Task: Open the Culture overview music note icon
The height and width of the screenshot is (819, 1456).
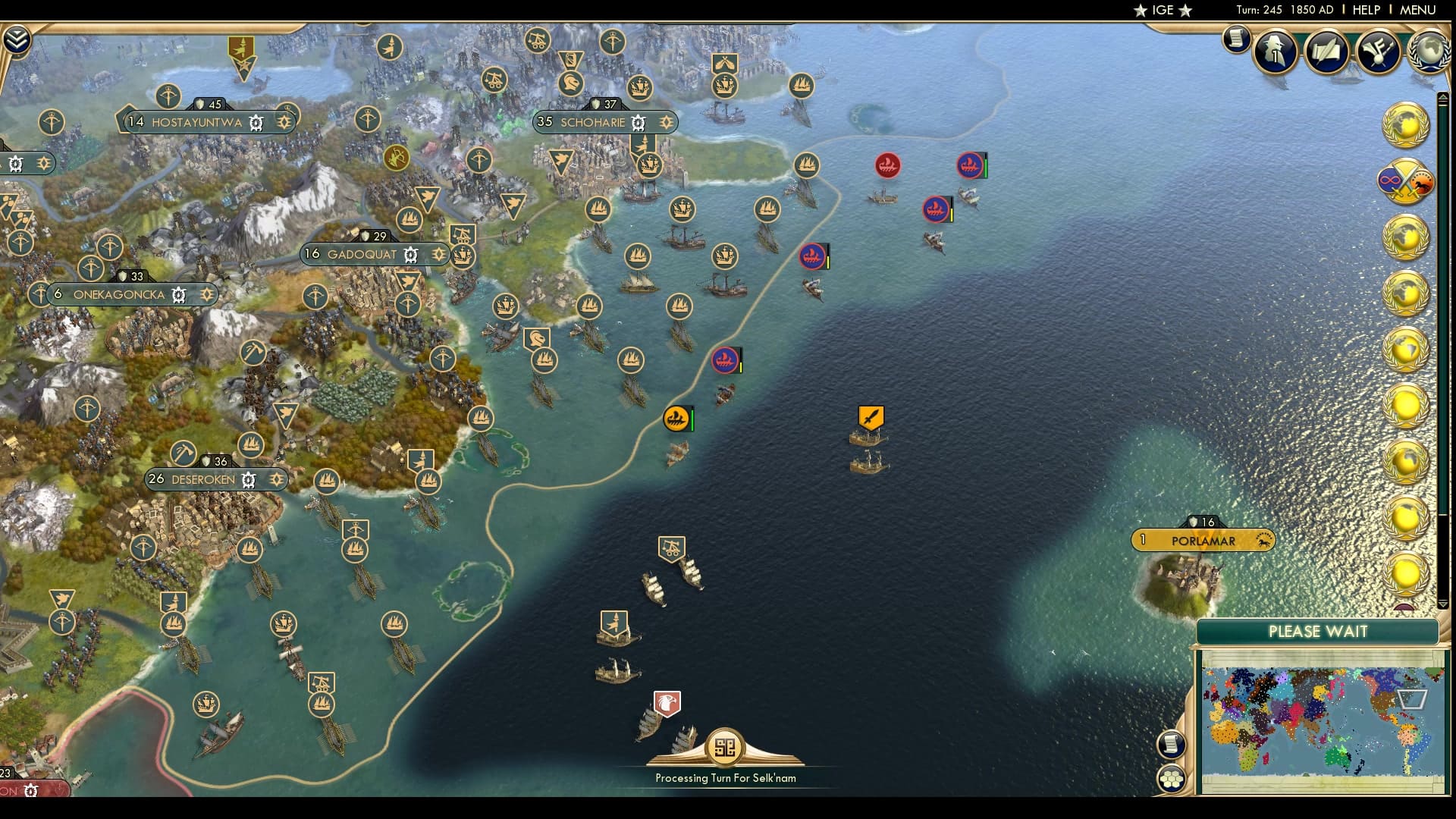Action: point(1376,52)
